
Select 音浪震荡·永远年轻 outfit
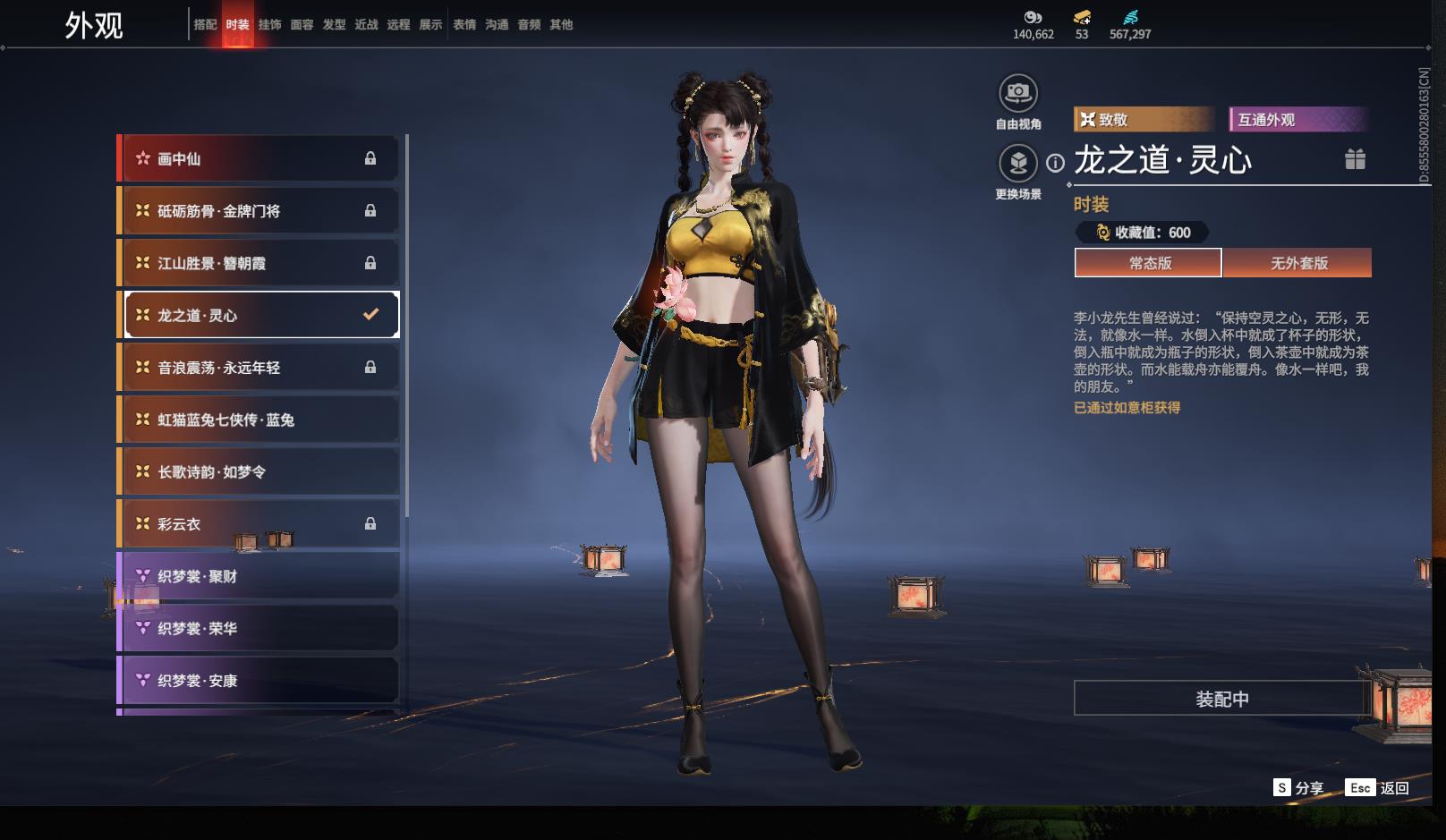point(259,368)
